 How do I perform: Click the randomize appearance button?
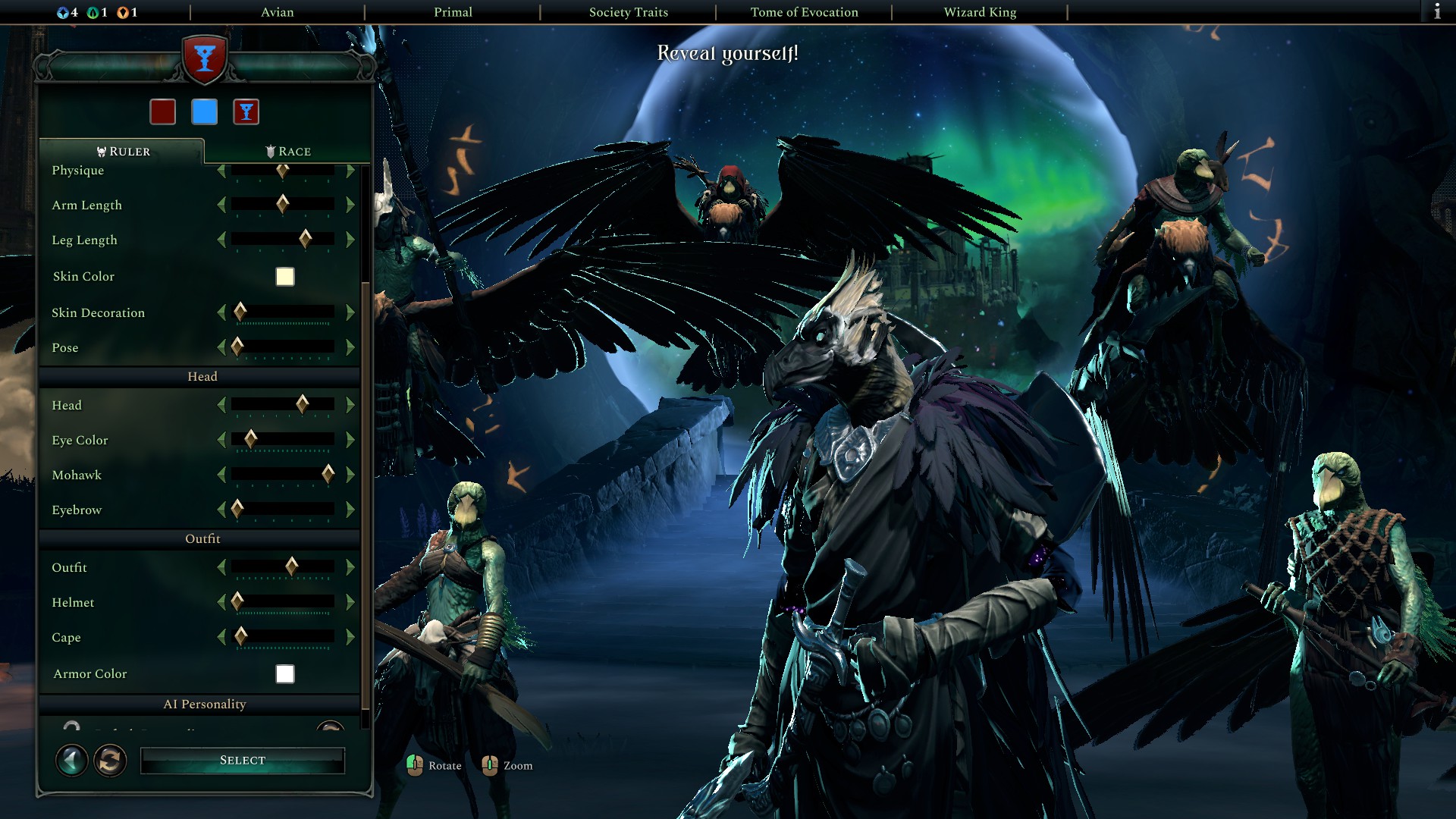[x=108, y=760]
